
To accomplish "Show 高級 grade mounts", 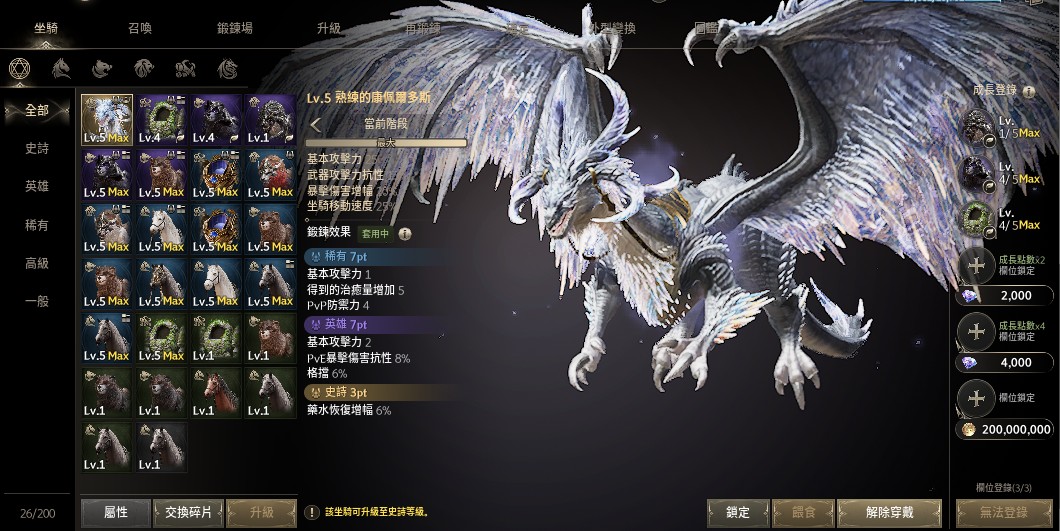I will (x=37, y=263).
